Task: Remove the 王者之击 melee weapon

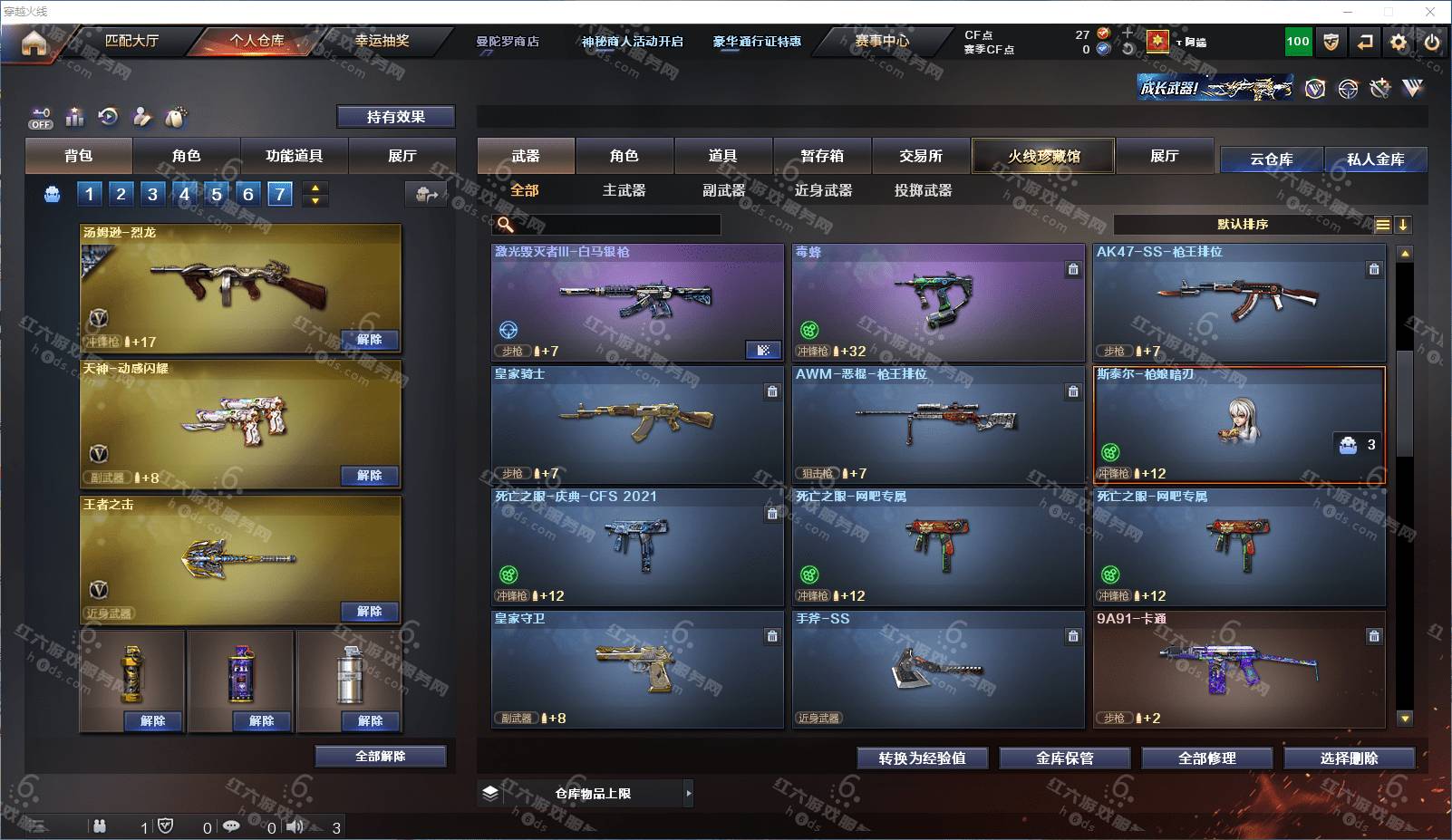Action: 369,612
